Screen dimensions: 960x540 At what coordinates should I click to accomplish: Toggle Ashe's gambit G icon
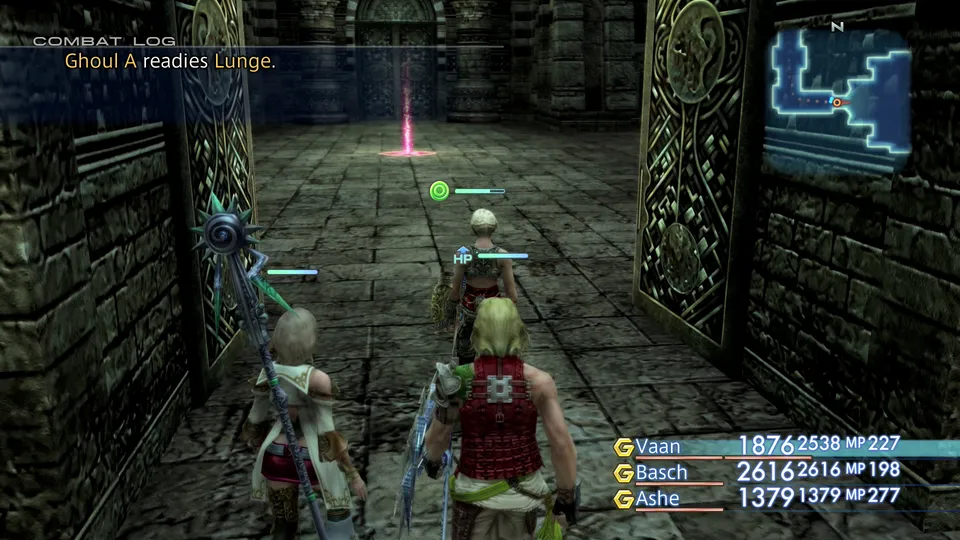click(x=624, y=499)
